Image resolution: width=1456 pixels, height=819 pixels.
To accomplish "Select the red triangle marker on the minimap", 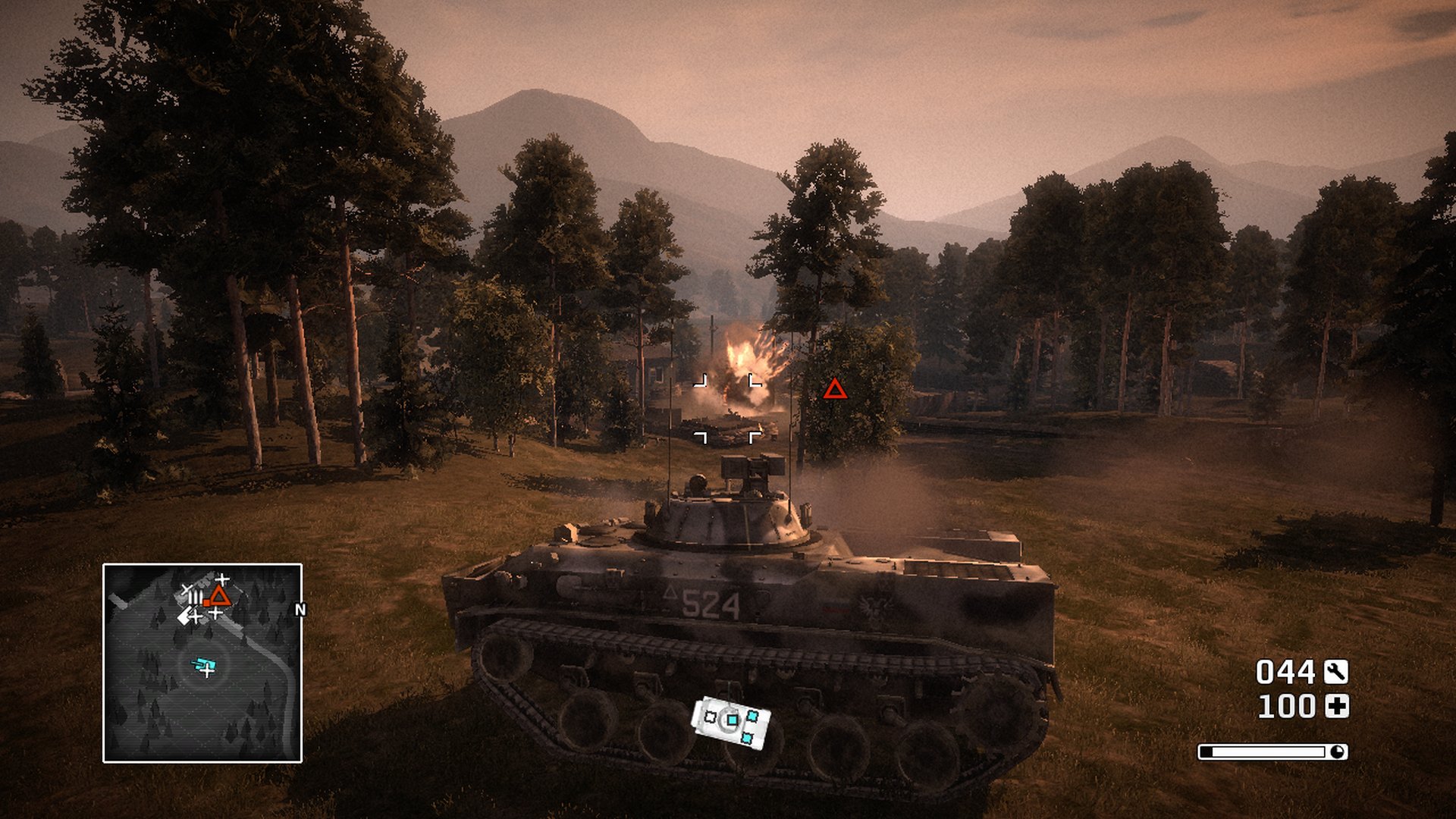I will point(219,595).
